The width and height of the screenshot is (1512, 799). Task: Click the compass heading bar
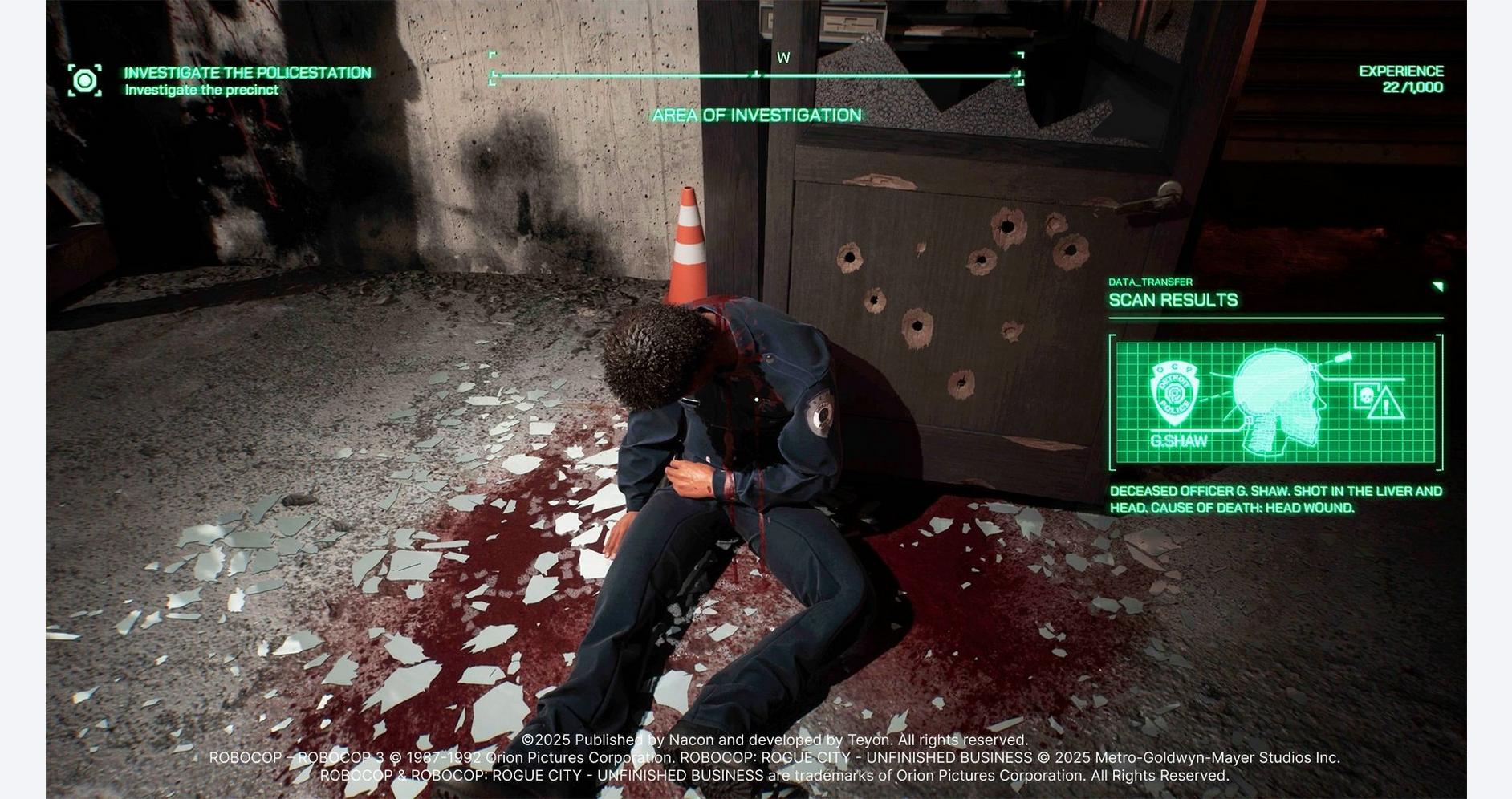756,75
